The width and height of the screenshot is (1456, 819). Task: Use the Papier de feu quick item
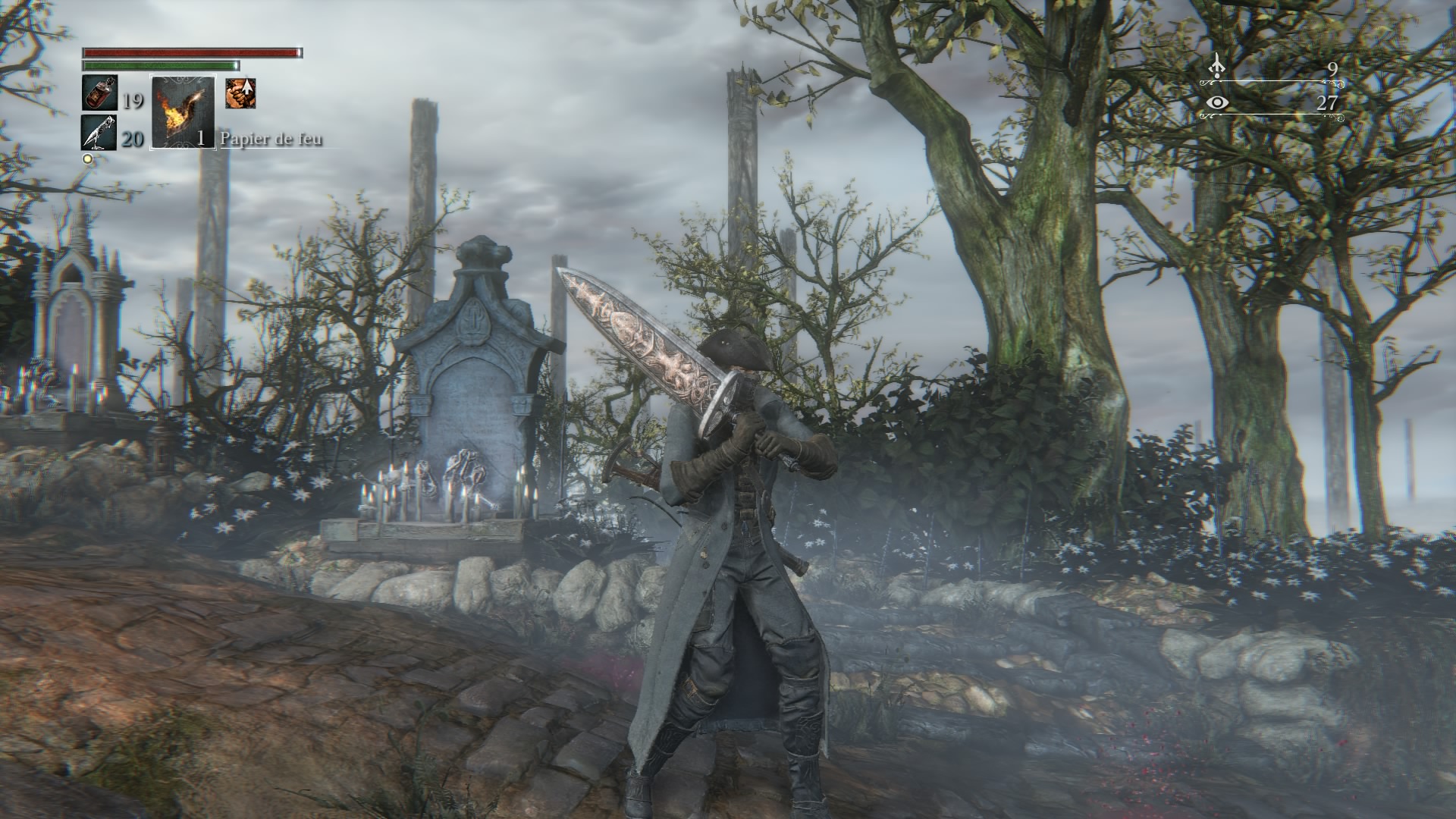tap(183, 111)
